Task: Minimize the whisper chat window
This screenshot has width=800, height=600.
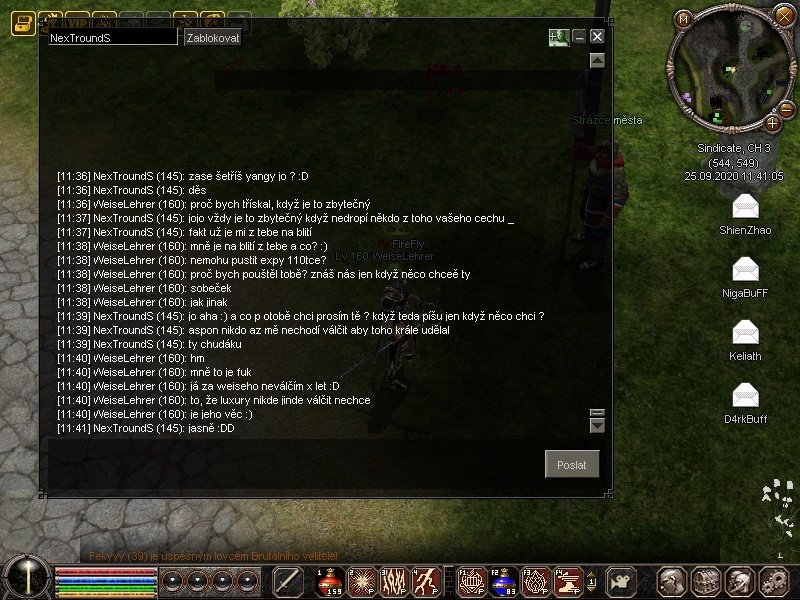Action: pos(579,37)
